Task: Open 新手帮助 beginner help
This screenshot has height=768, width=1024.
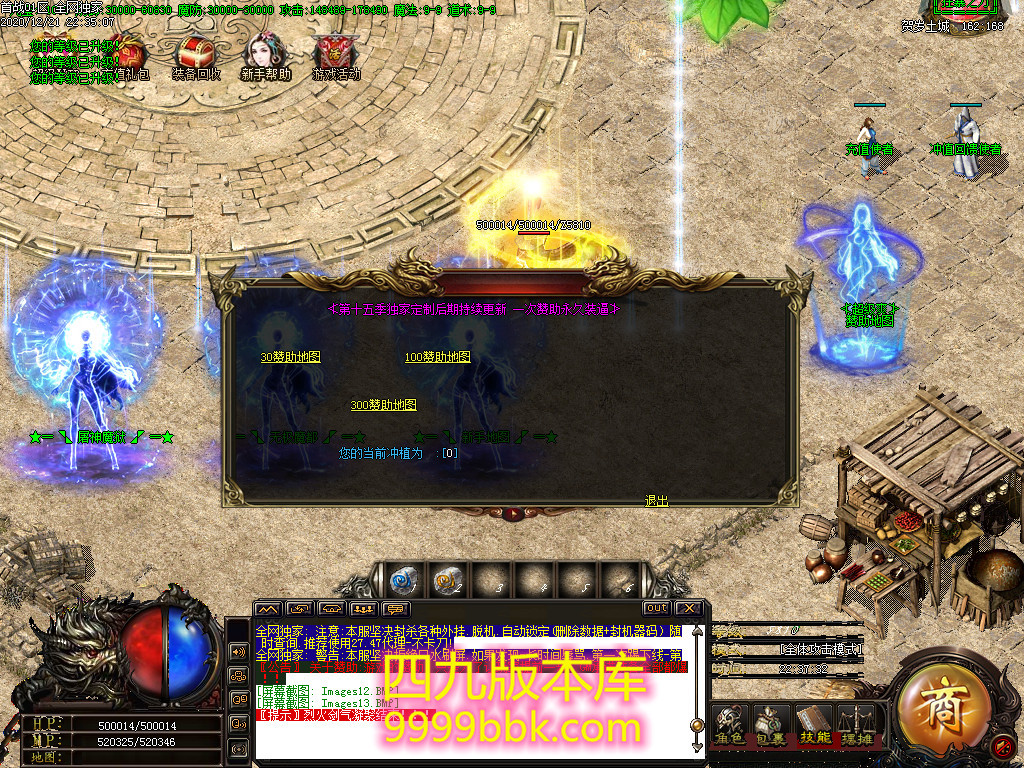Action: tap(264, 54)
